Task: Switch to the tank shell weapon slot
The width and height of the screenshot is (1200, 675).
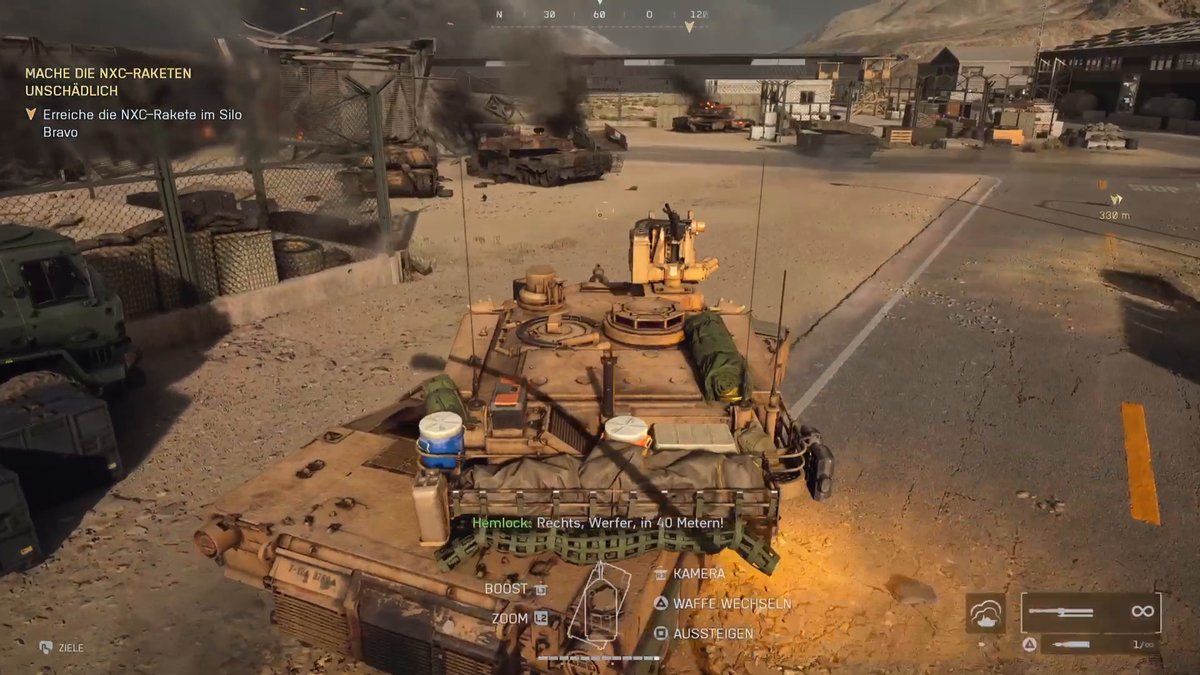Action: [1099, 645]
